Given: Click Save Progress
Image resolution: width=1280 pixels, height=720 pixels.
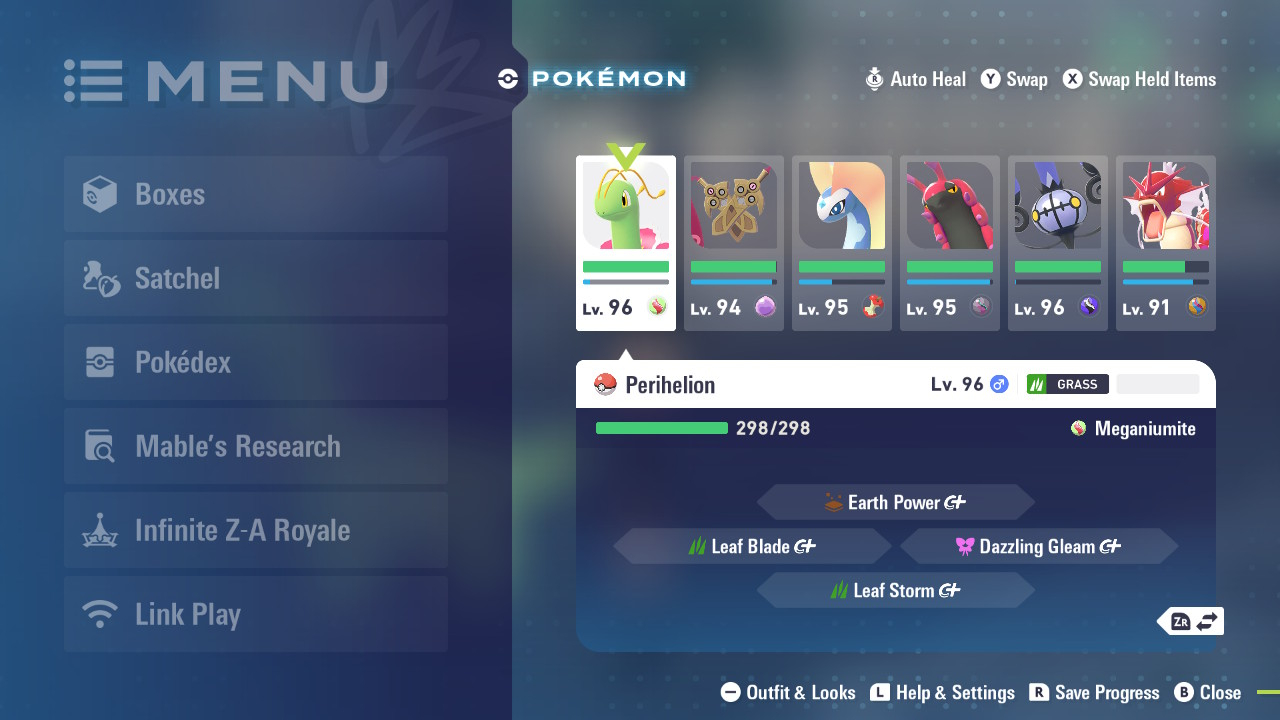Looking at the screenshot, I should (x=1094, y=692).
